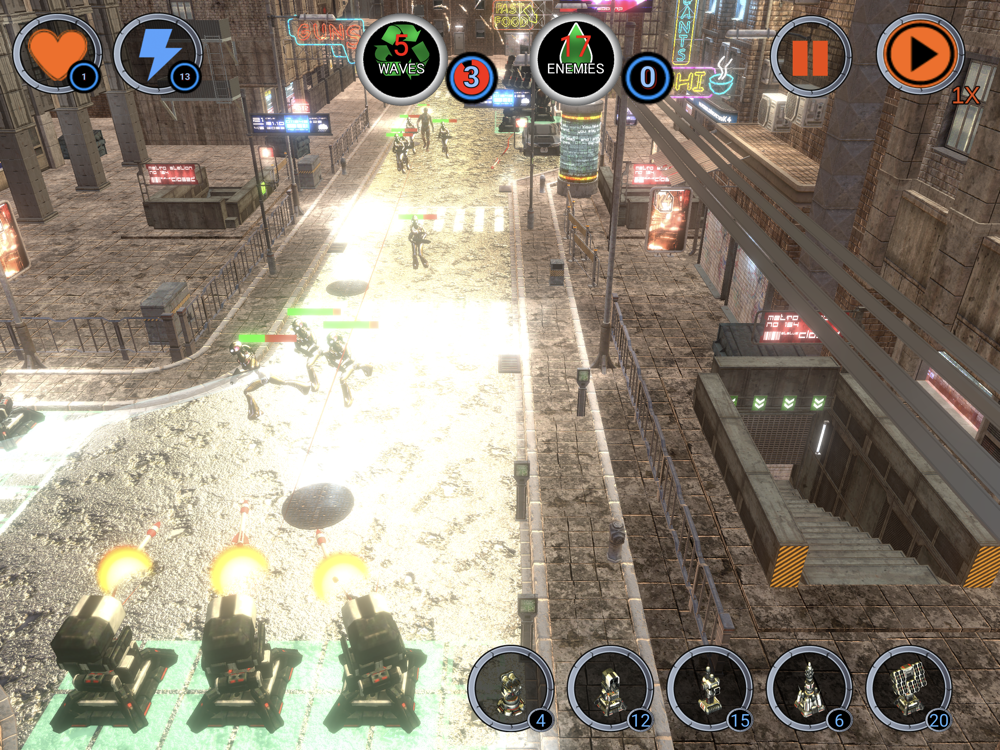Choose the tower costing 12 energy
The image size is (1000, 750).
[x=610, y=688]
